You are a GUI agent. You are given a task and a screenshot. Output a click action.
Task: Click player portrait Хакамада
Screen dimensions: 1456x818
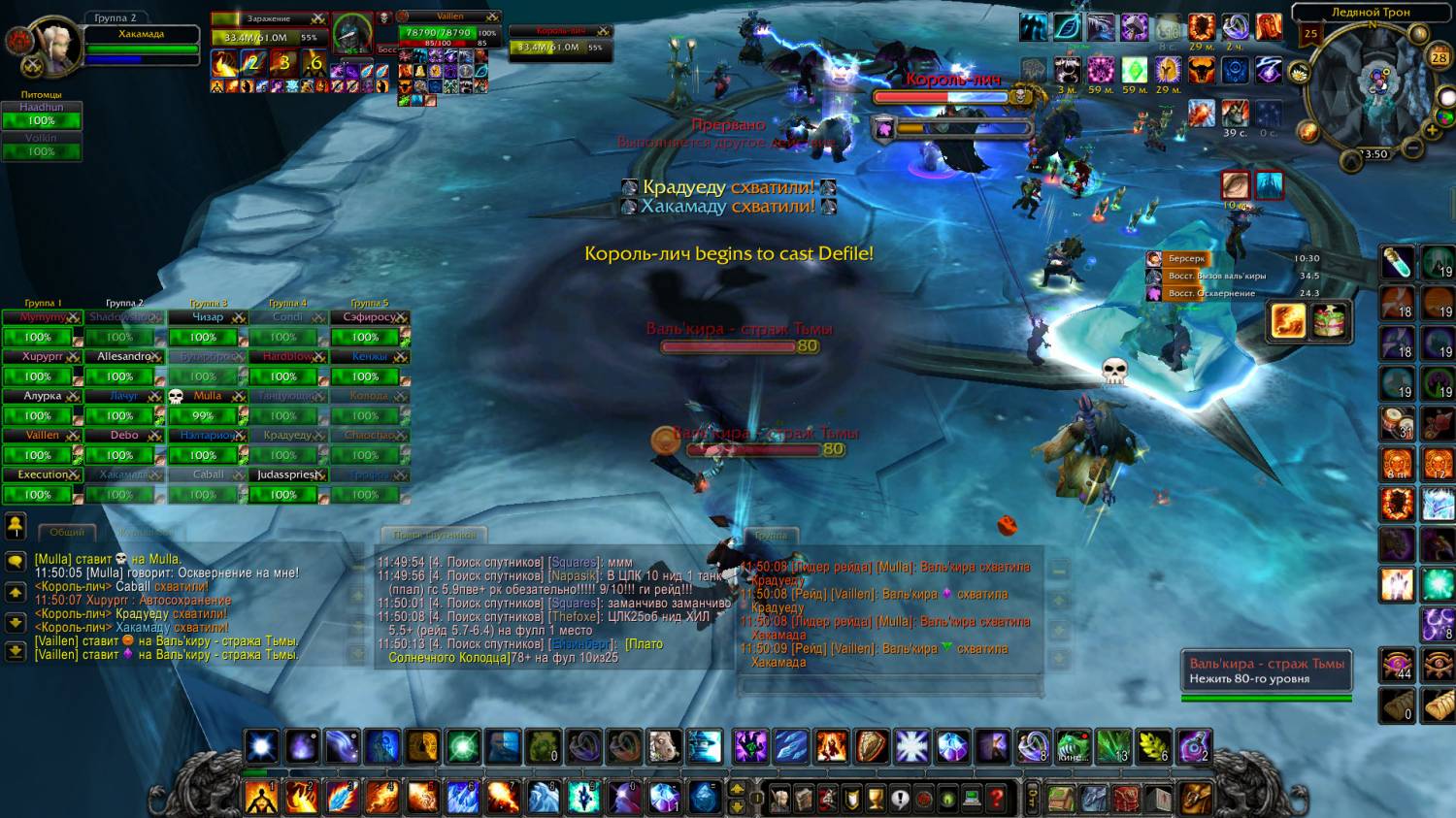(x=56, y=44)
